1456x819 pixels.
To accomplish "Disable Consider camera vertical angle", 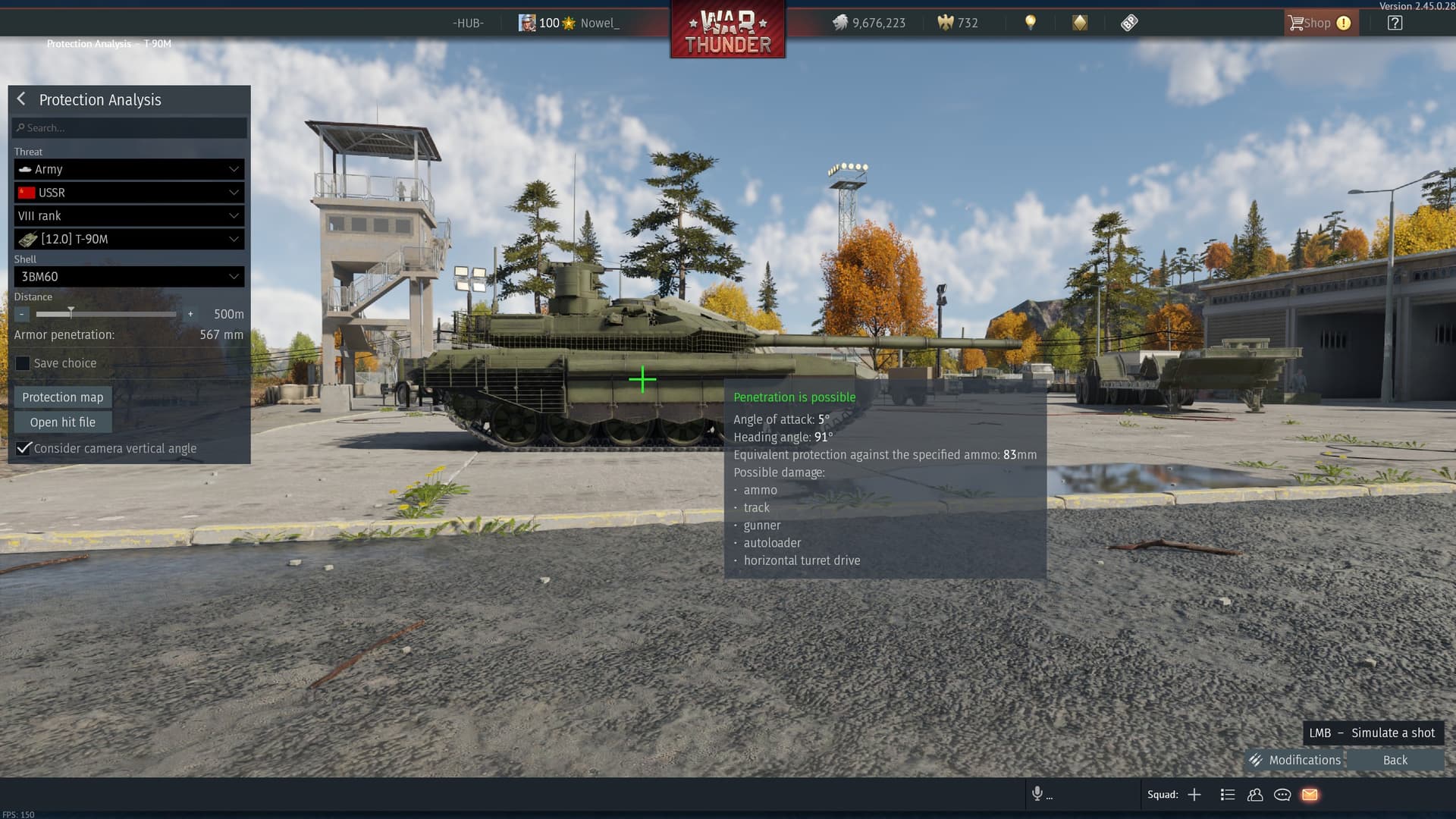I will coord(24,448).
